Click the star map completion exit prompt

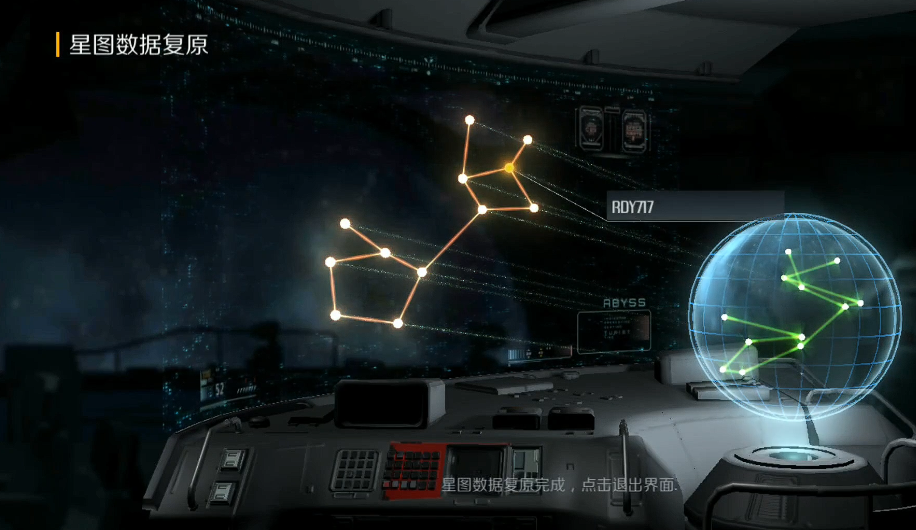(x=560, y=485)
